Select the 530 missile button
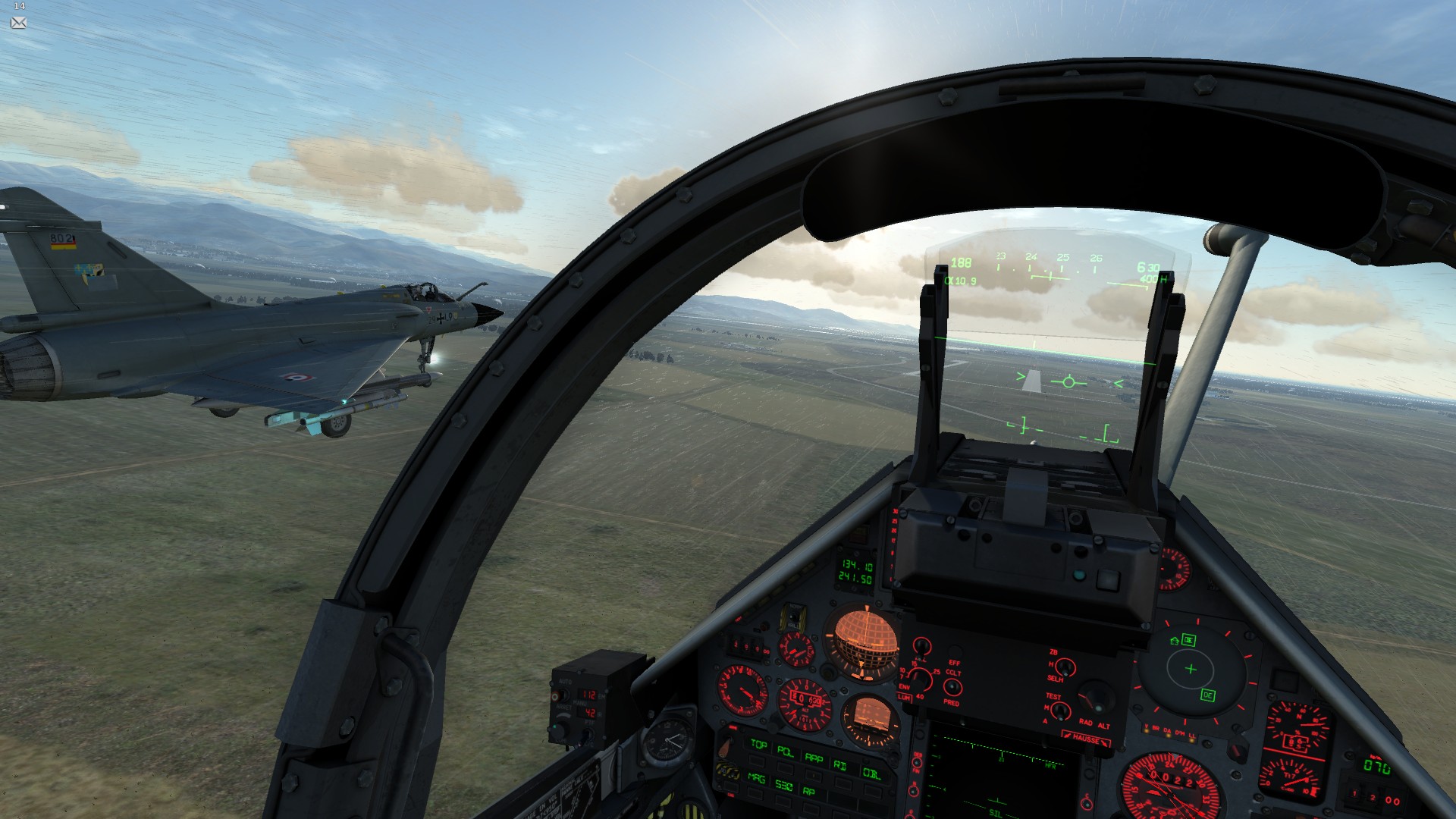1456x819 pixels. 783,786
